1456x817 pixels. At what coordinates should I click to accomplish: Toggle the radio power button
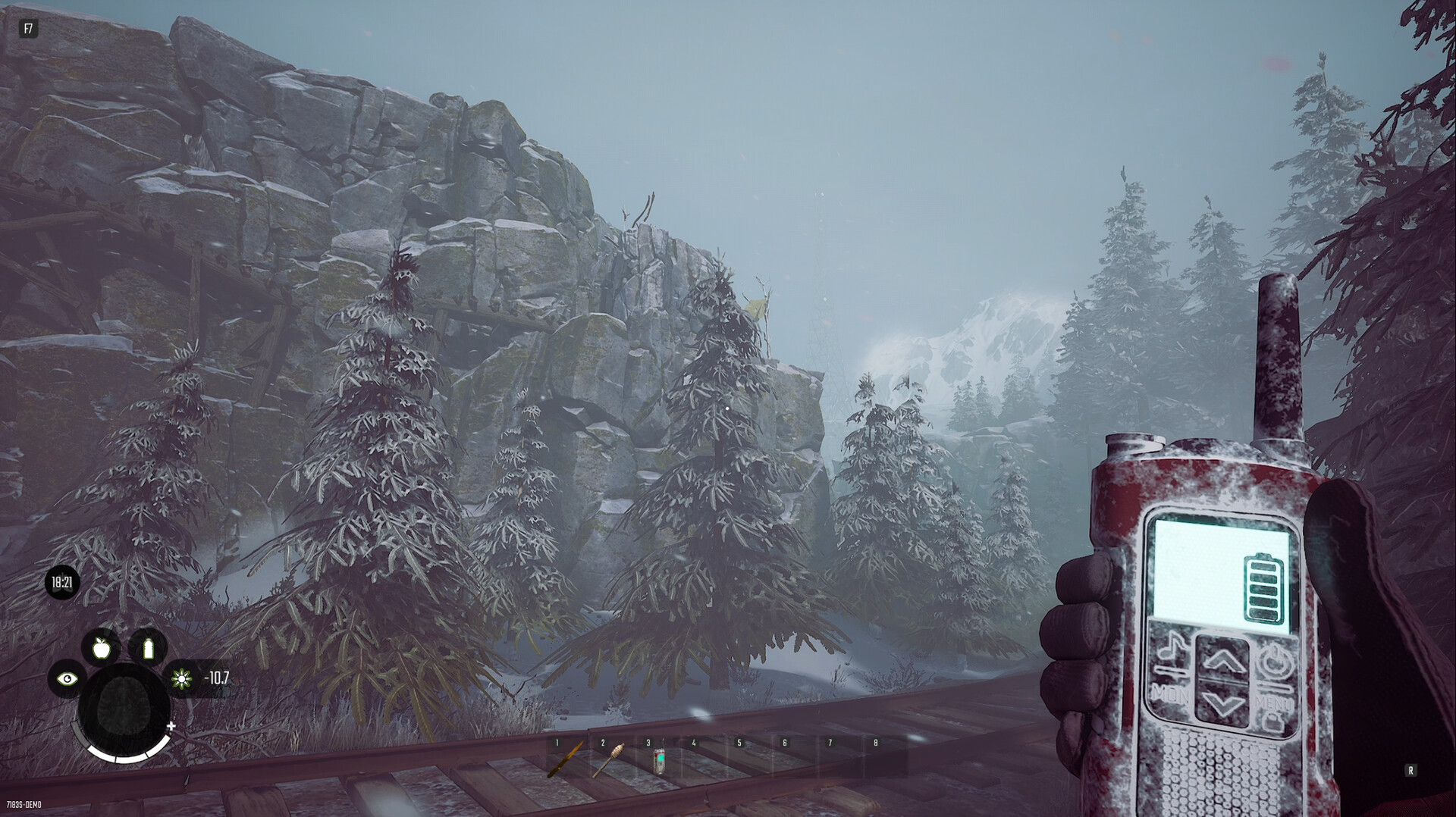pos(1277,659)
